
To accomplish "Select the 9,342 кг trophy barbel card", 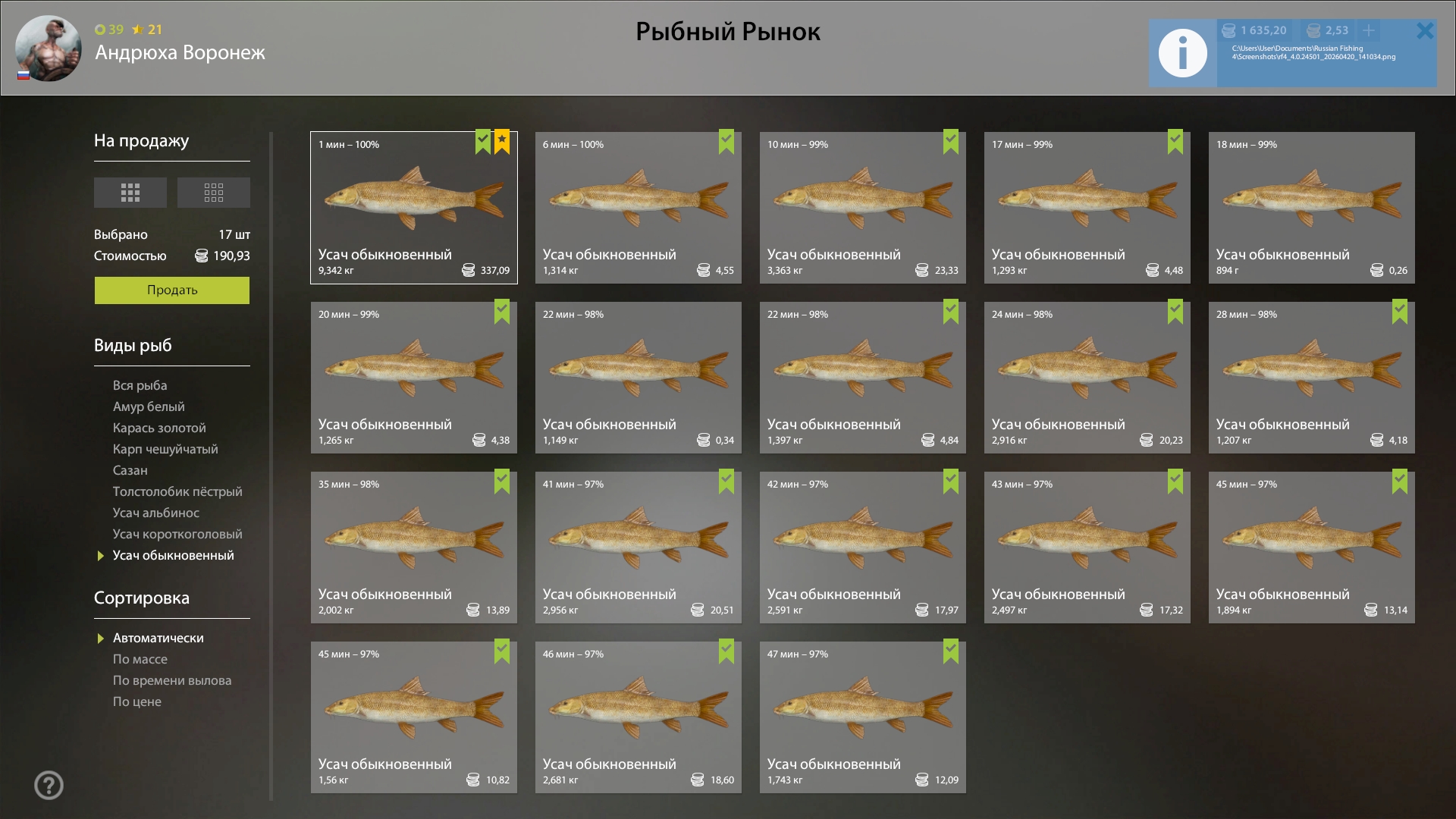I will 413,208.
